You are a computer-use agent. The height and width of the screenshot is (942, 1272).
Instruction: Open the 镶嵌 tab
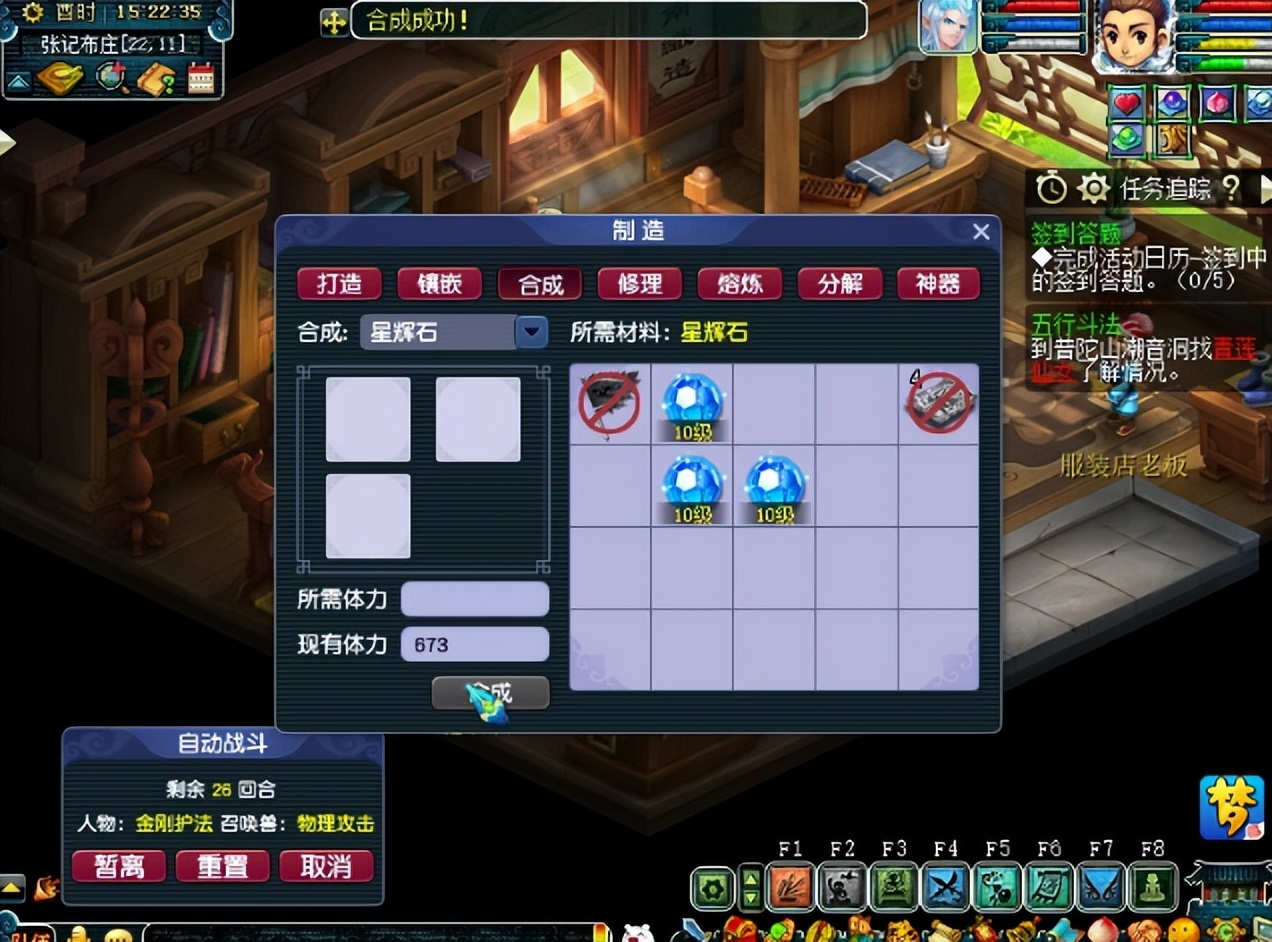[439, 284]
